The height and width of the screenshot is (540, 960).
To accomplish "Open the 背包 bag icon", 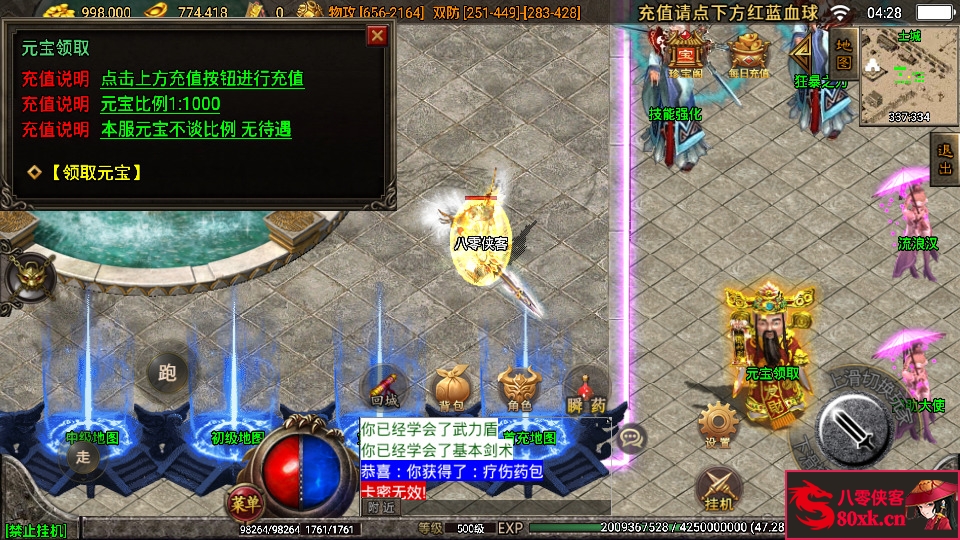I will (450, 387).
